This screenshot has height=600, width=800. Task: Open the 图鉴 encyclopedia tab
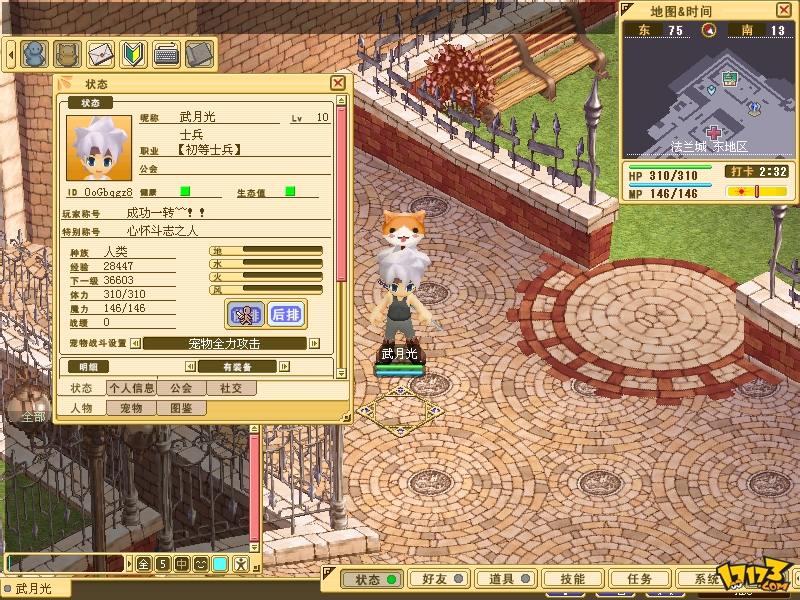click(181, 408)
